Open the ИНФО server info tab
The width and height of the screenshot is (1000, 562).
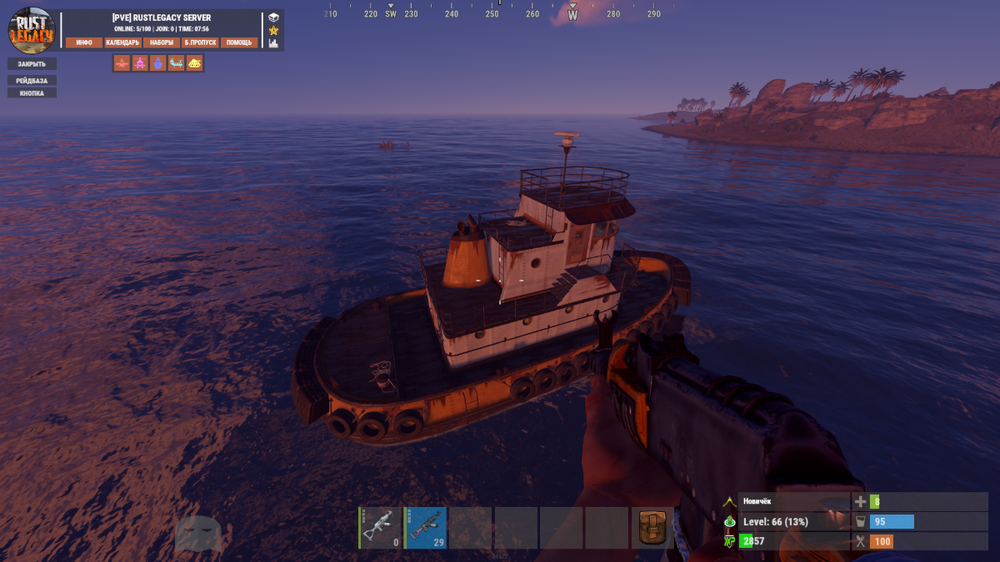click(x=84, y=43)
